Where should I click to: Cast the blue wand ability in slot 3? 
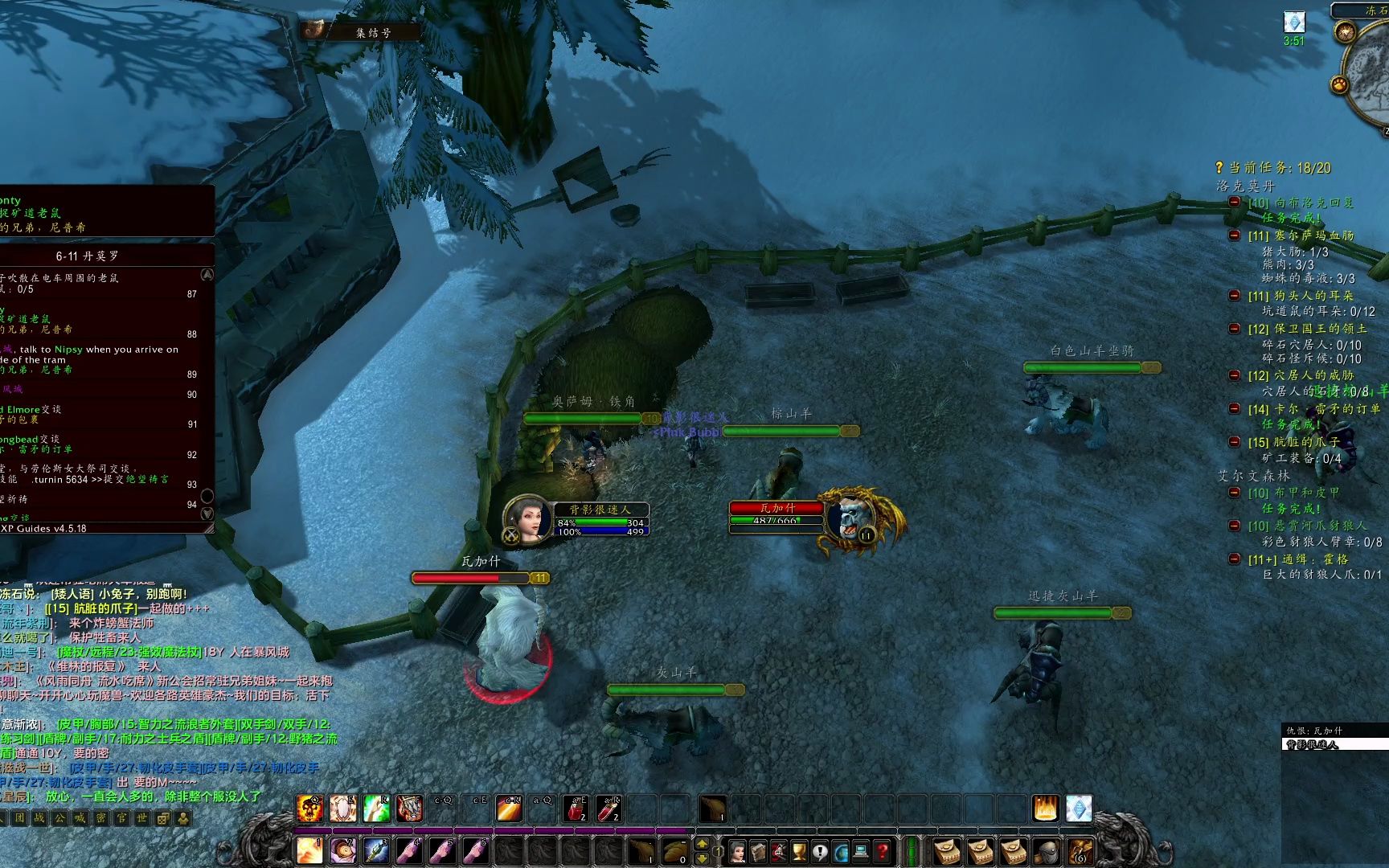click(376, 850)
